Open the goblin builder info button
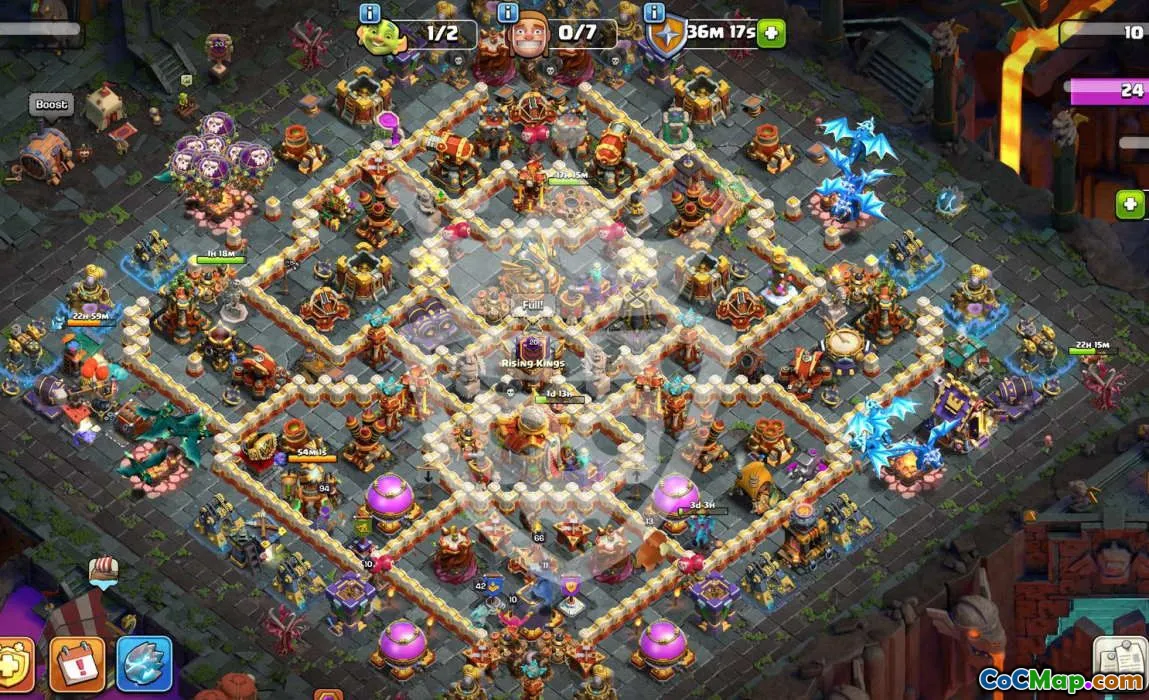 coord(371,13)
